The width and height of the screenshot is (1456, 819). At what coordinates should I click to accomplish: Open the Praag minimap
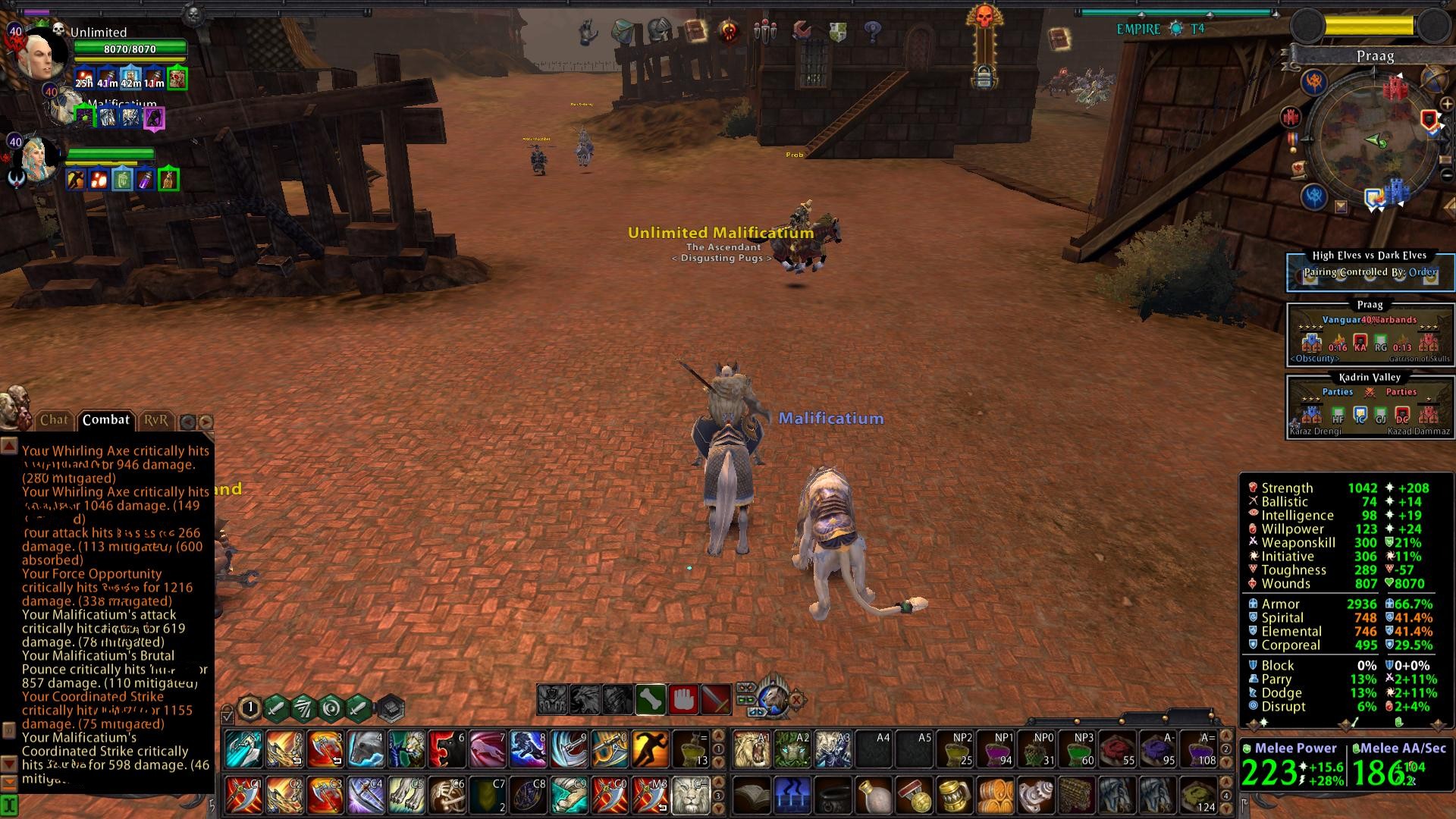coord(1374,140)
